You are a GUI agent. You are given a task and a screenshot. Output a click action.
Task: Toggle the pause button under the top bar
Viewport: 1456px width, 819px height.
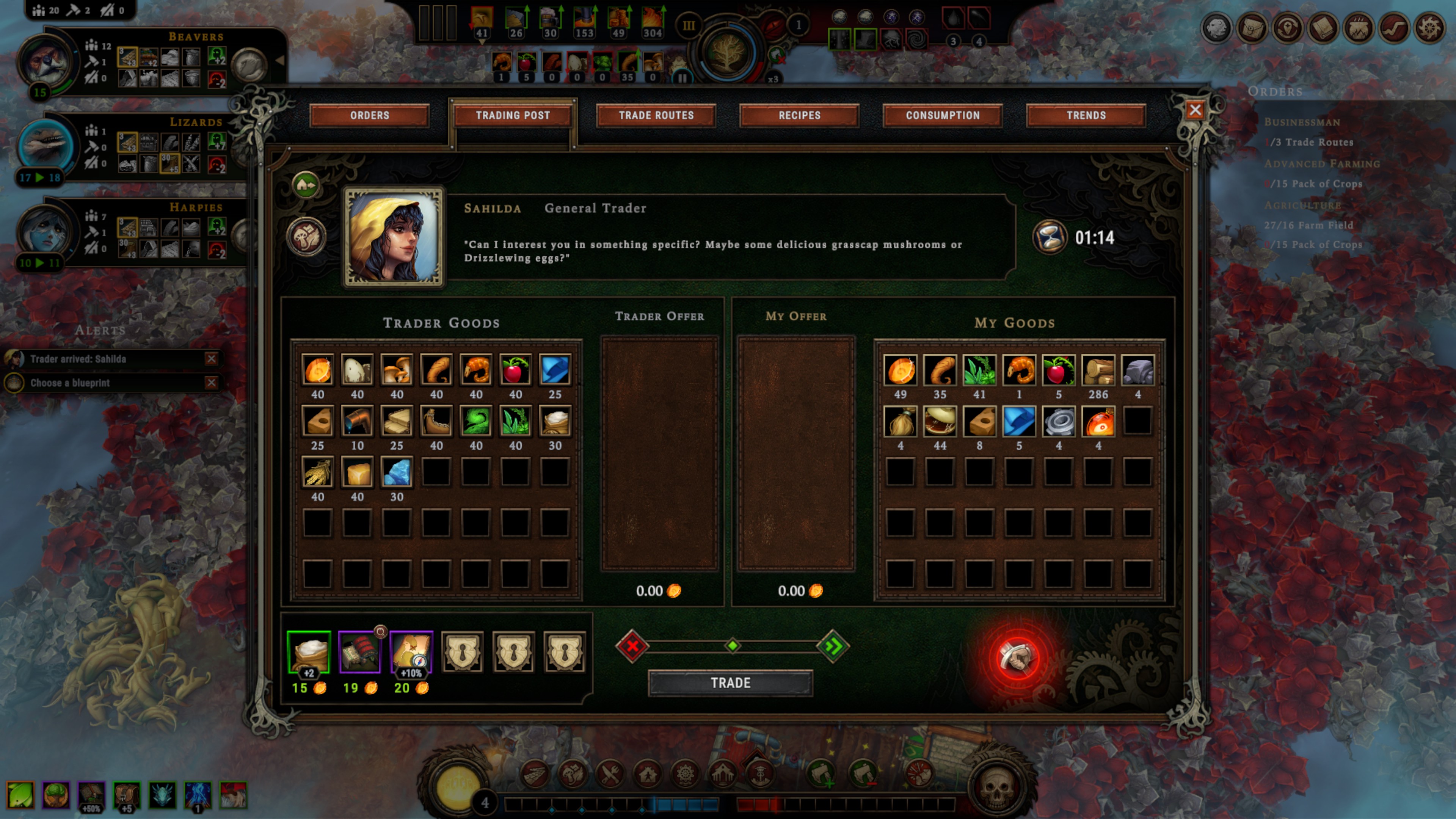682,78
